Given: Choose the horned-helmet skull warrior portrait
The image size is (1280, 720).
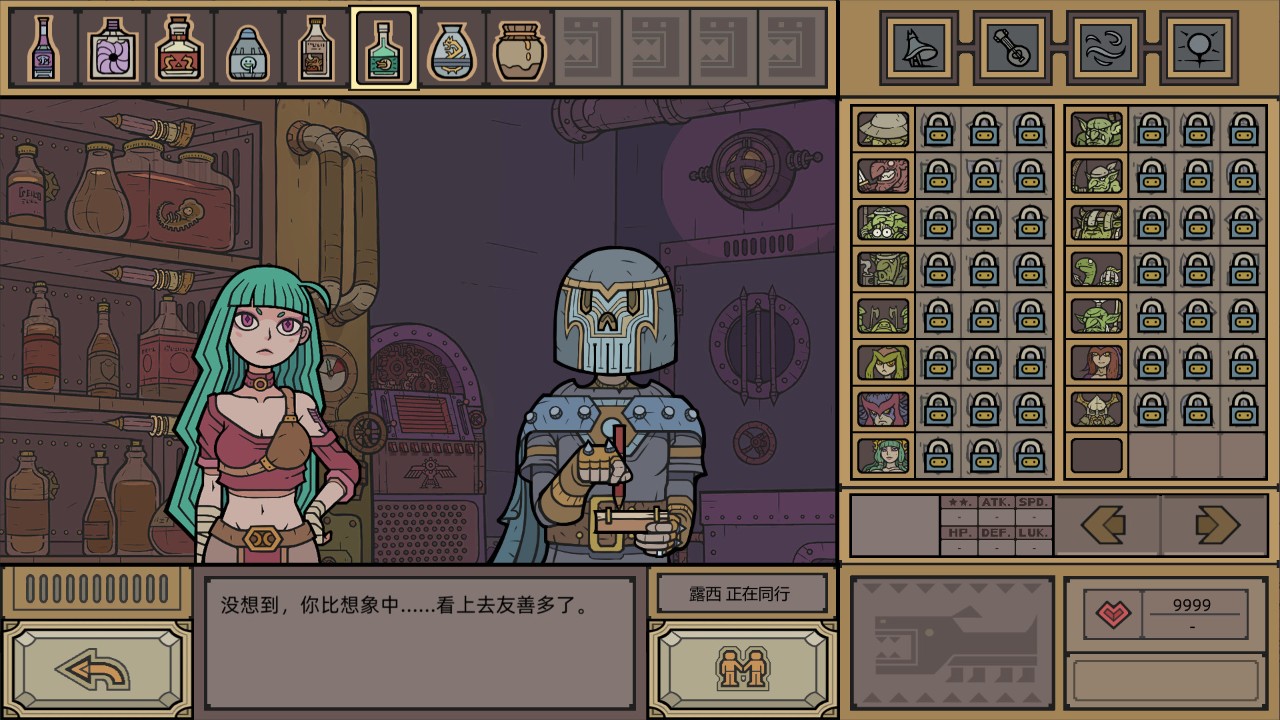Looking at the screenshot, I should click(1097, 409).
